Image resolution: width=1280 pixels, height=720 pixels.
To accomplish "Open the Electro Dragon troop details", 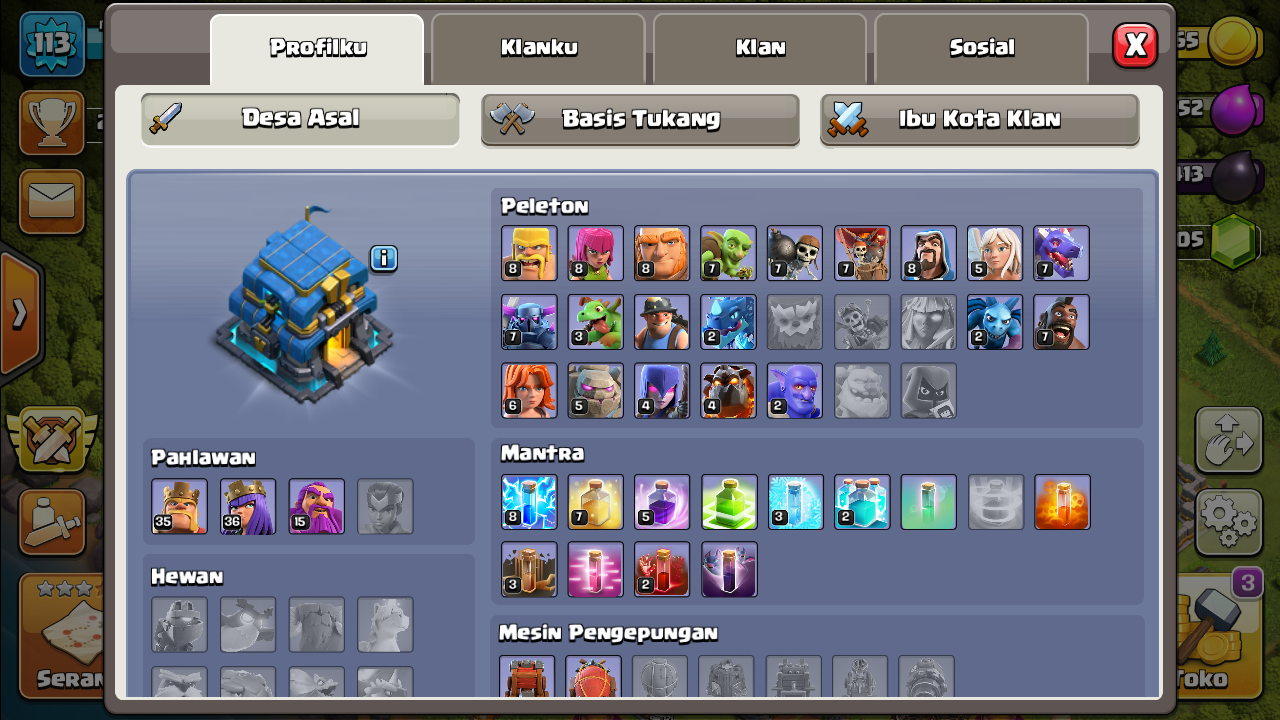I will coord(728,322).
